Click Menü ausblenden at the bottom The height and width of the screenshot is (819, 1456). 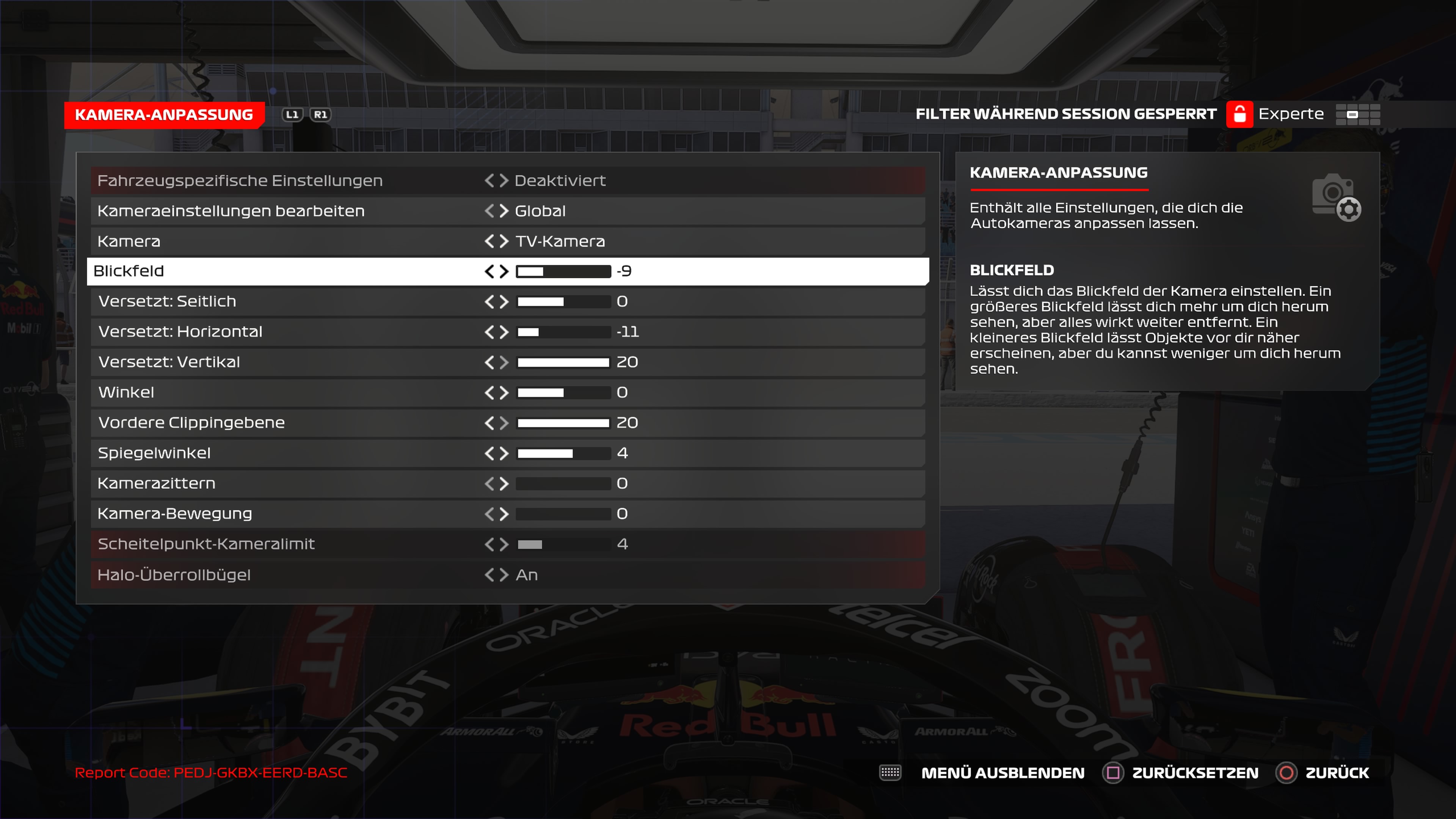click(x=1002, y=773)
